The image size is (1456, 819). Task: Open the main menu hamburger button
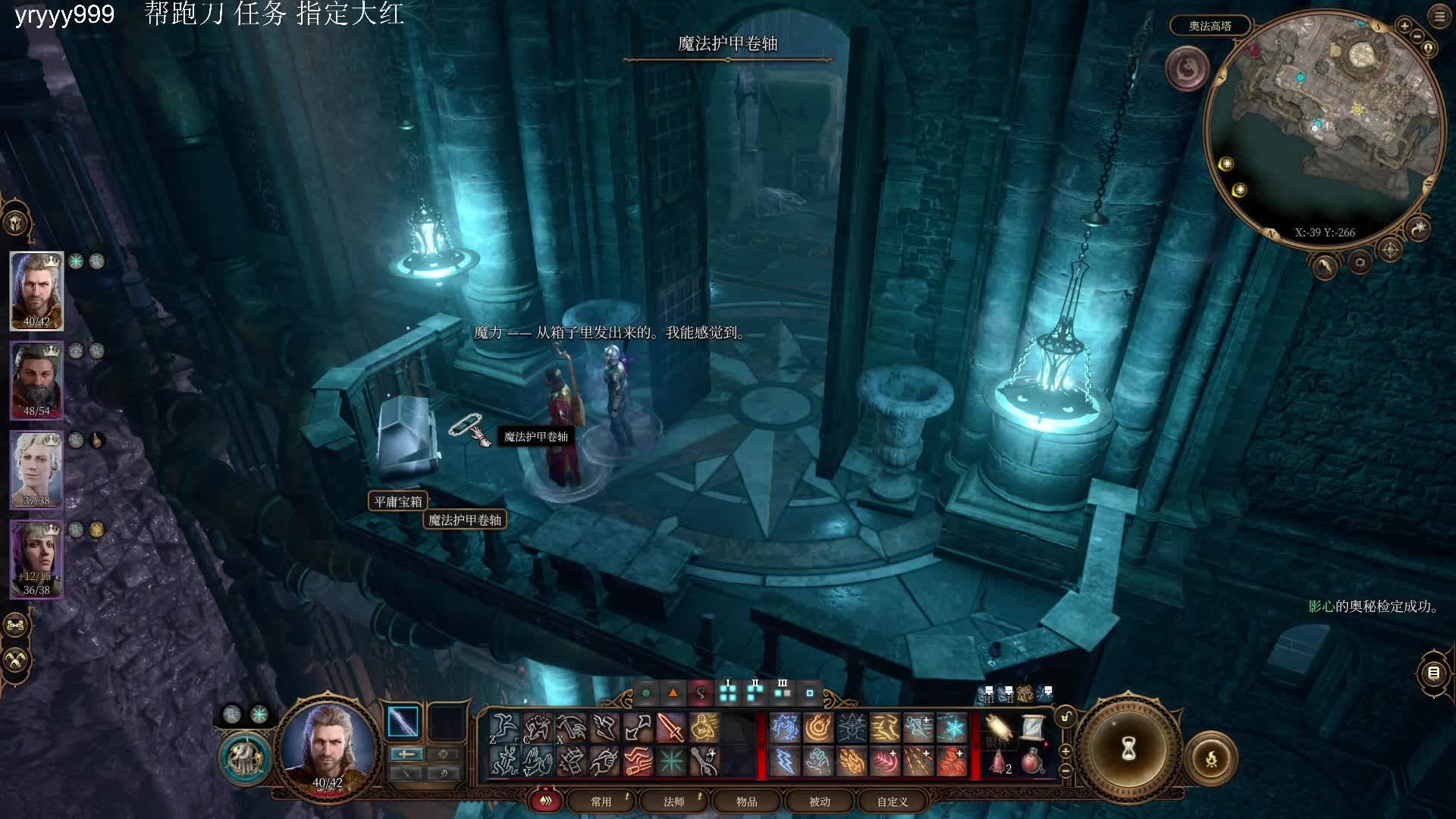[1439, 17]
